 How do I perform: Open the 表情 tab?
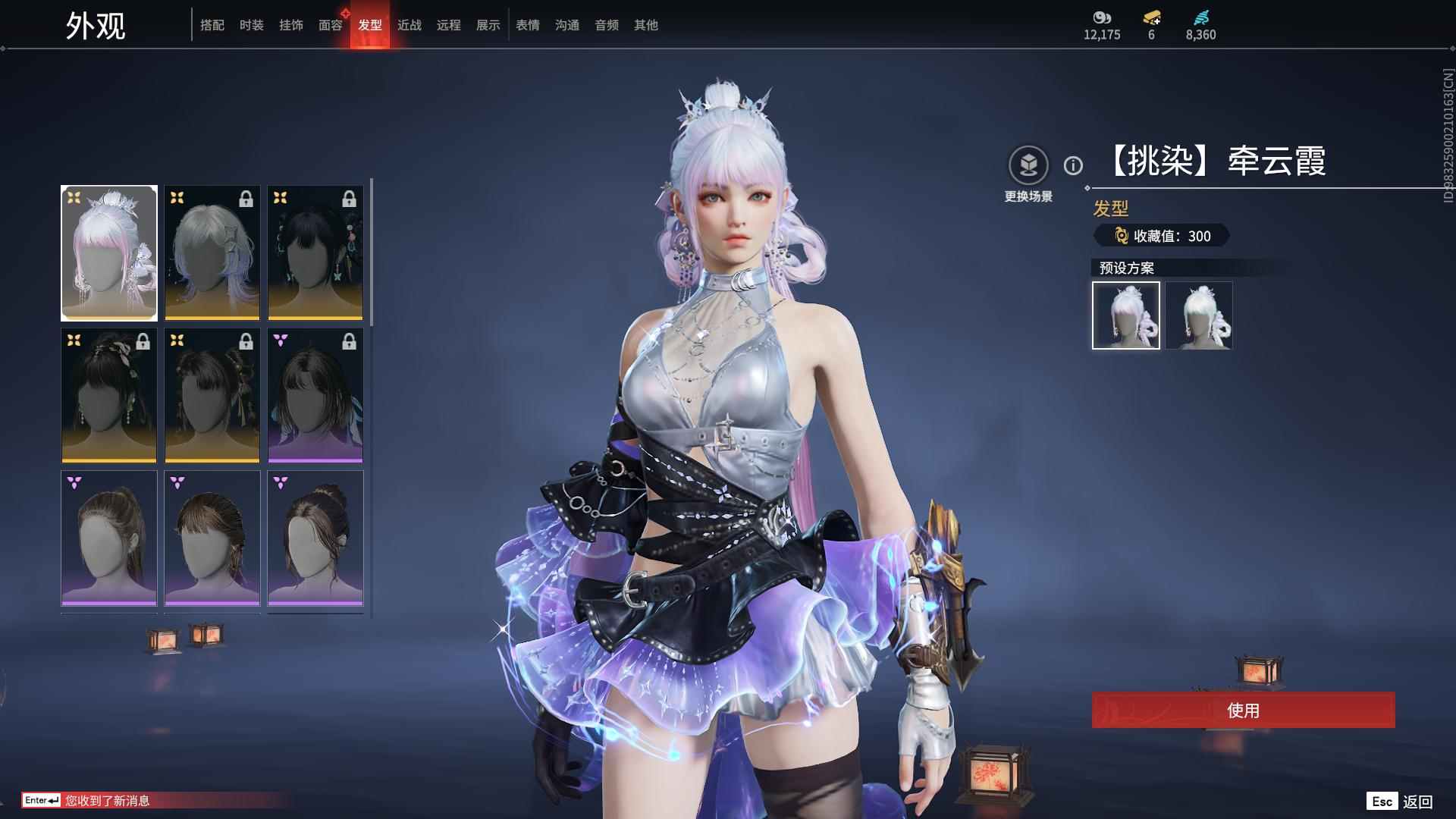528,25
